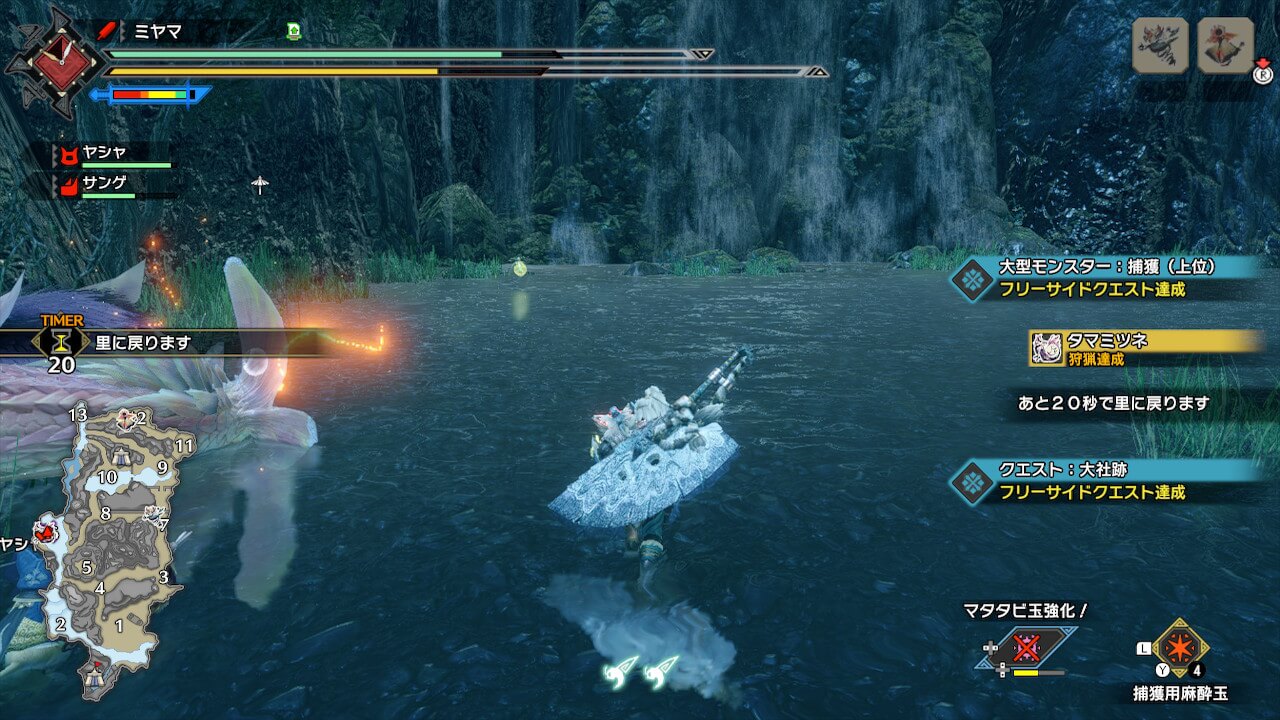Viewport: 1280px width, 720px height.
Task: Click the crossed-out buddy action icon
Action: coord(1028,647)
